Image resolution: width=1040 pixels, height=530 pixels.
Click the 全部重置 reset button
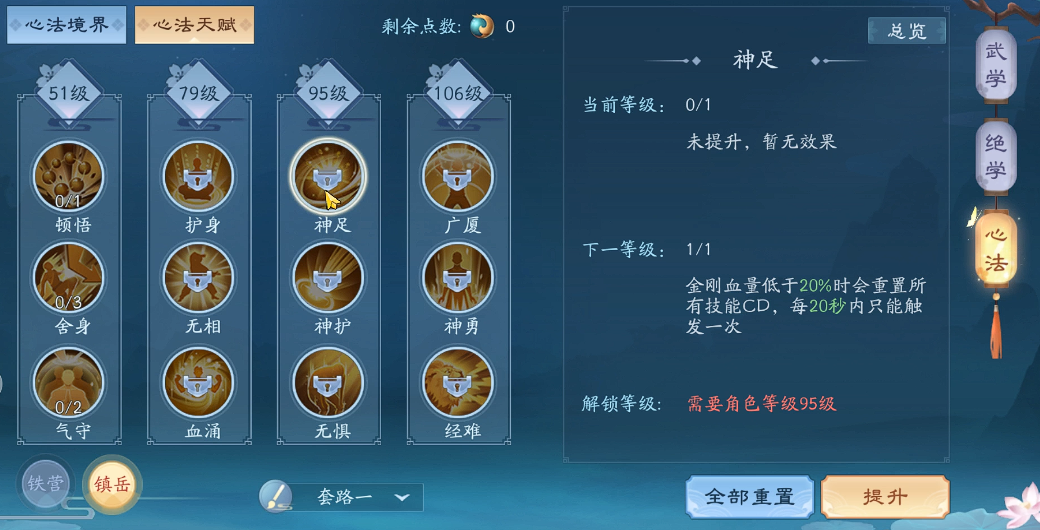pos(749,497)
